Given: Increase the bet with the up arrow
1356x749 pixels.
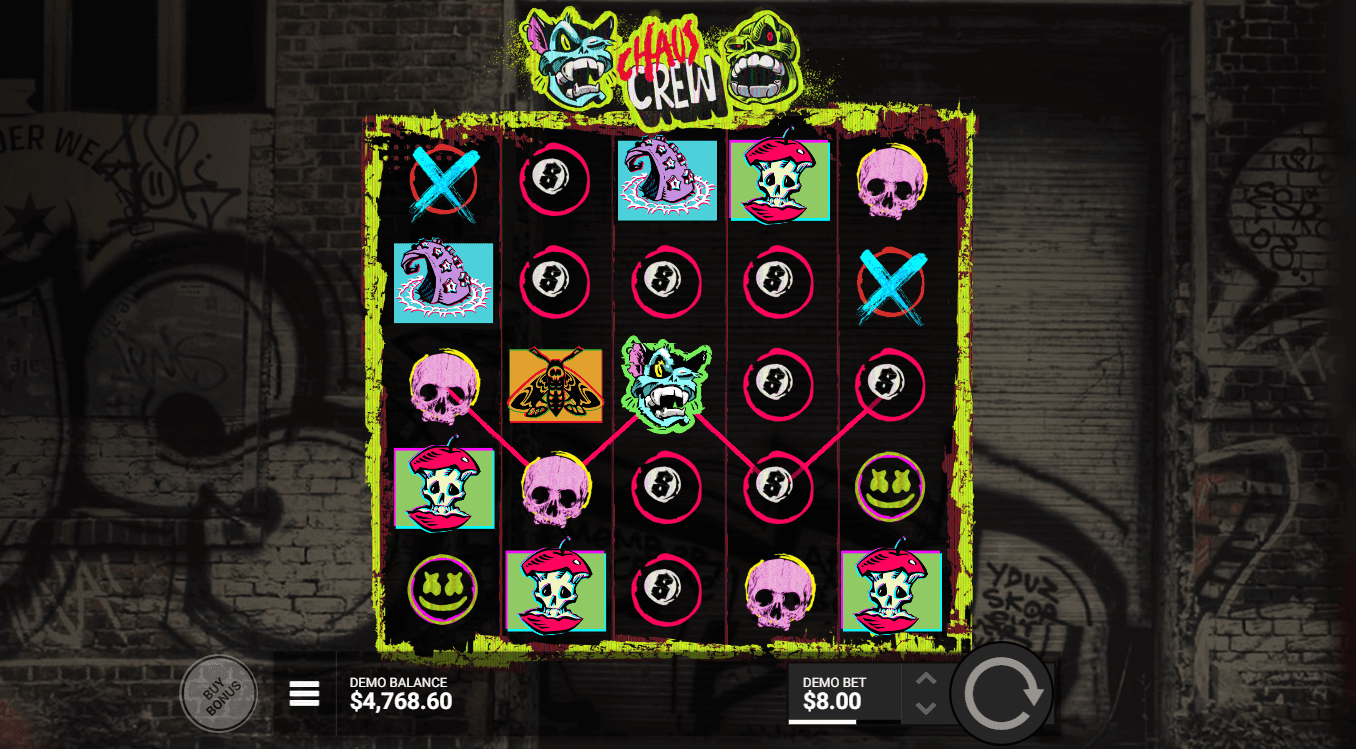Looking at the screenshot, I should point(925,680).
